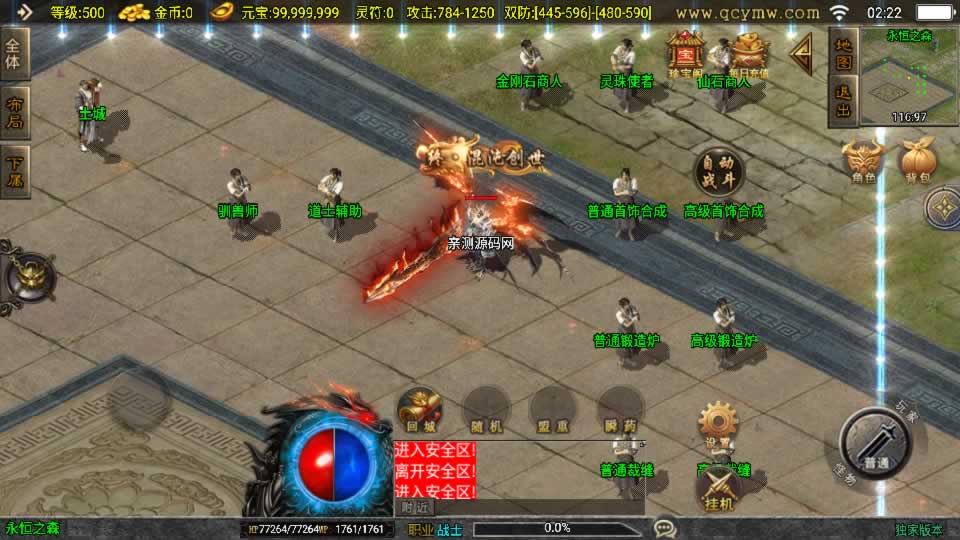The image size is (960, 540).
Task: Open the 设置 gear settings
Action: click(718, 425)
